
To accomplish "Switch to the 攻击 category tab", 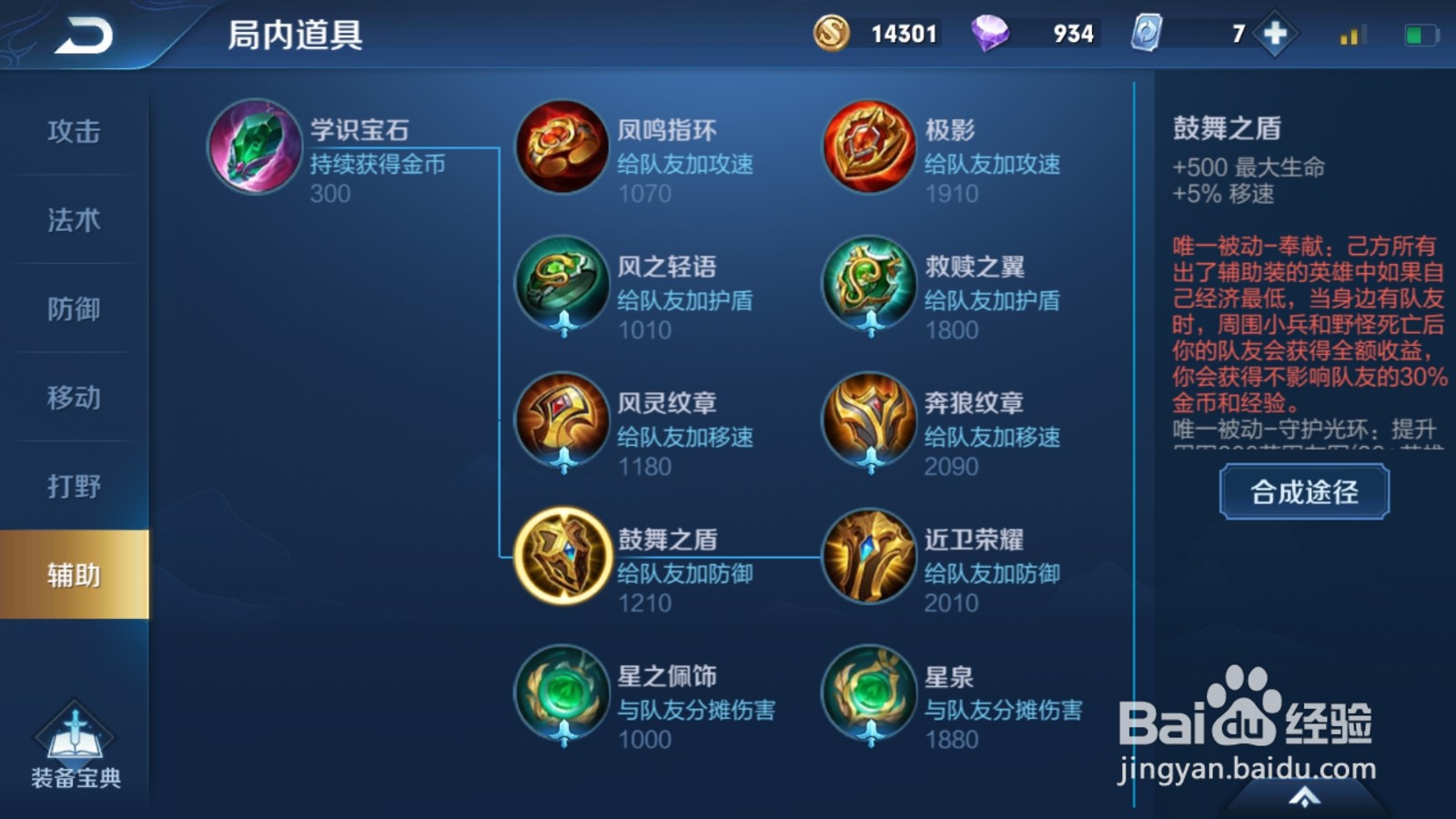I will point(68,132).
